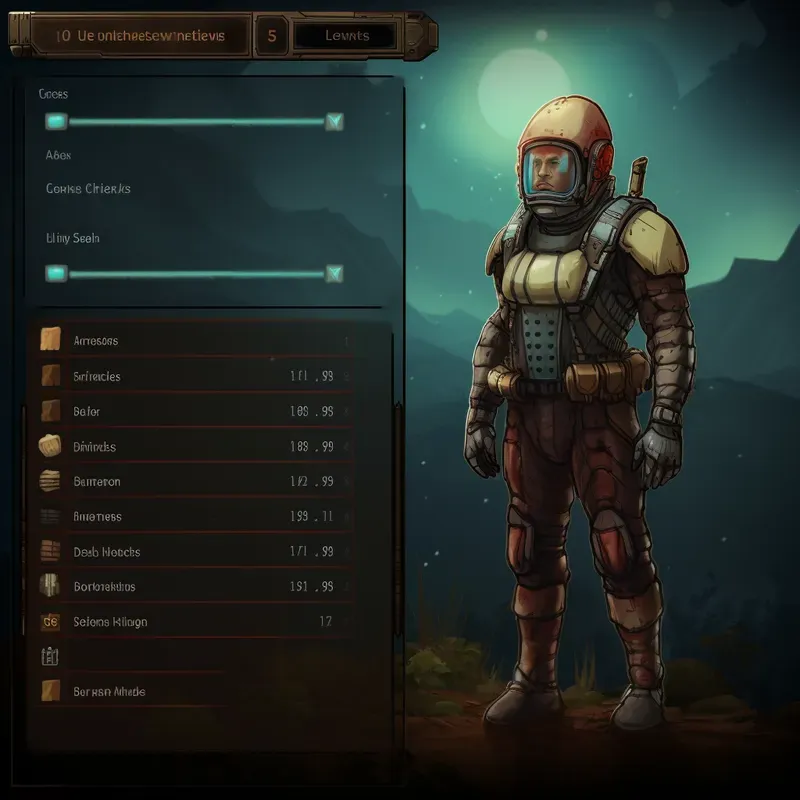Click the Cooks Chierks option

tap(88, 188)
